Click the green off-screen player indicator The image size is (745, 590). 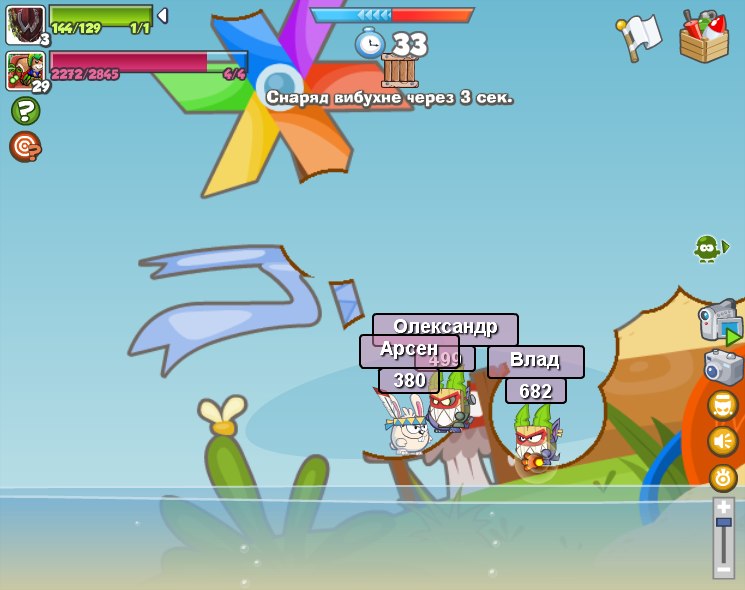[710, 247]
